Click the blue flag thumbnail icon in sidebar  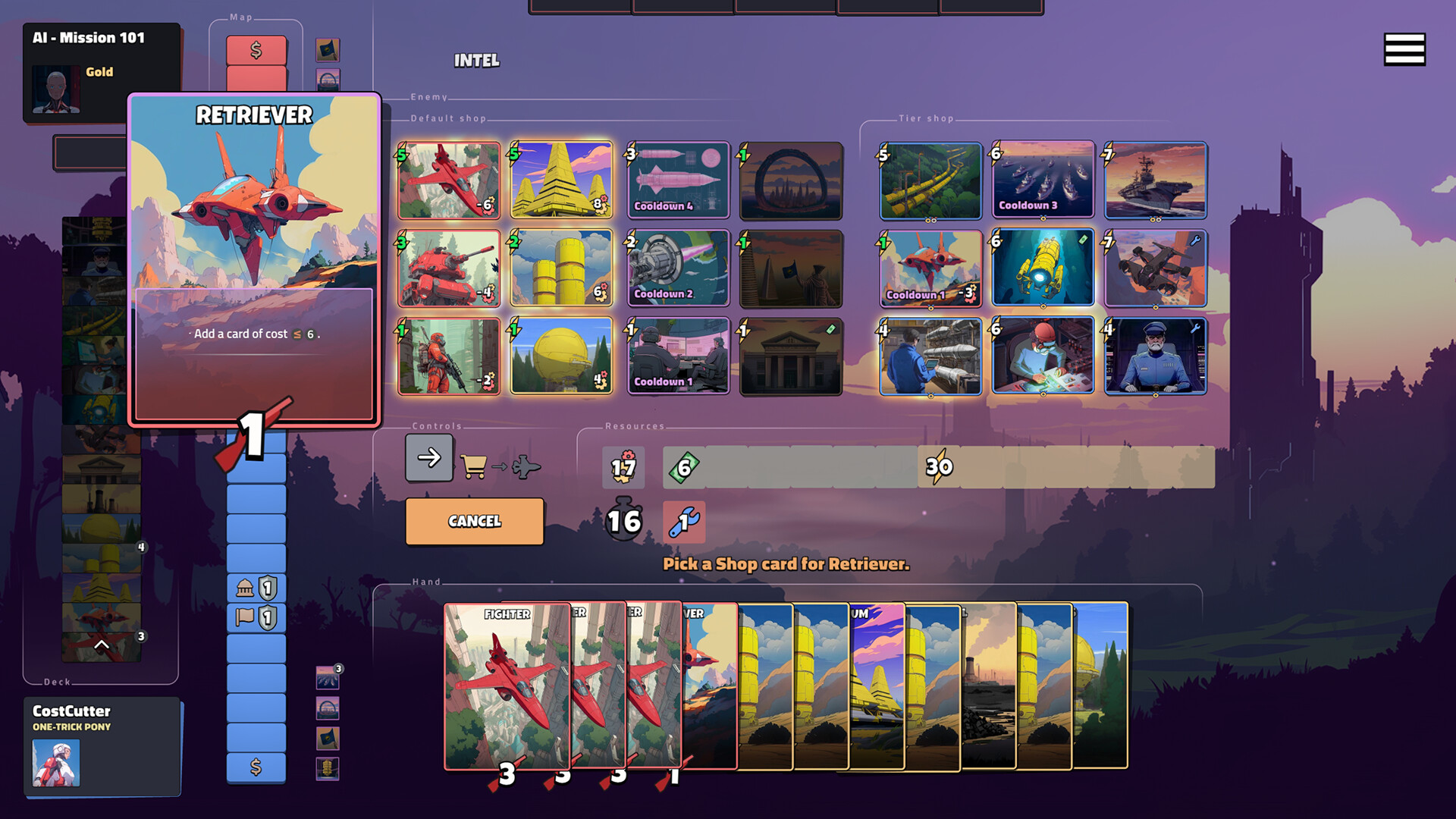pyautogui.click(x=328, y=737)
